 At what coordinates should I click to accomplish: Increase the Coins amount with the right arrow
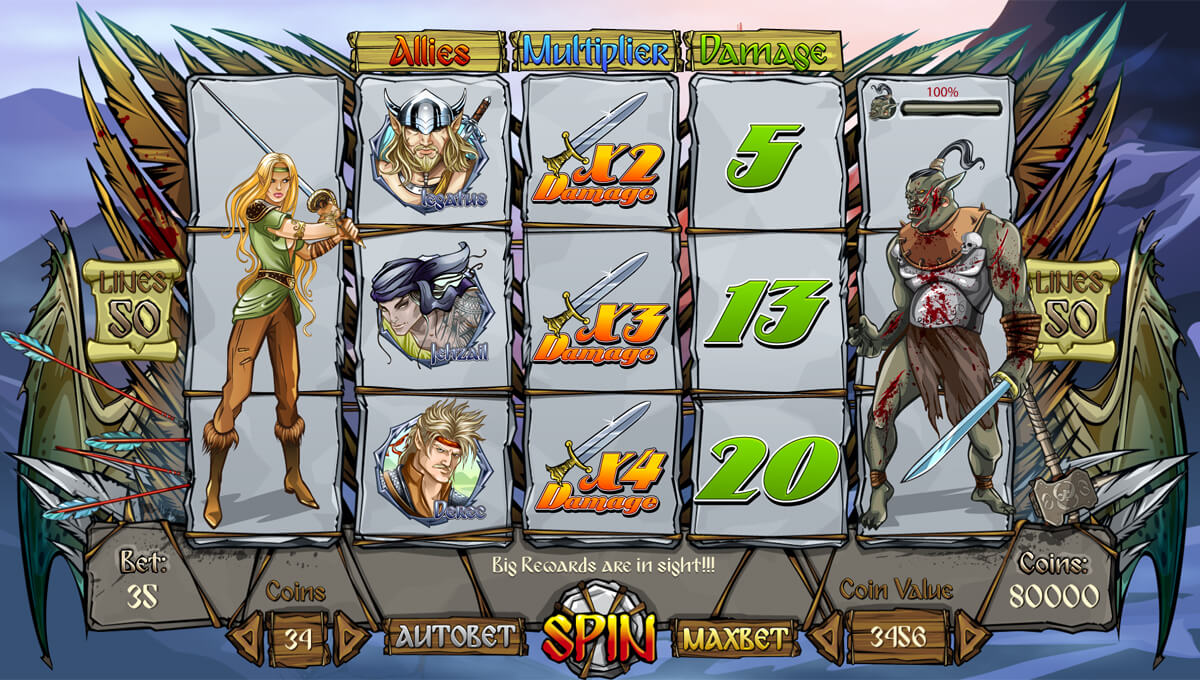point(349,638)
